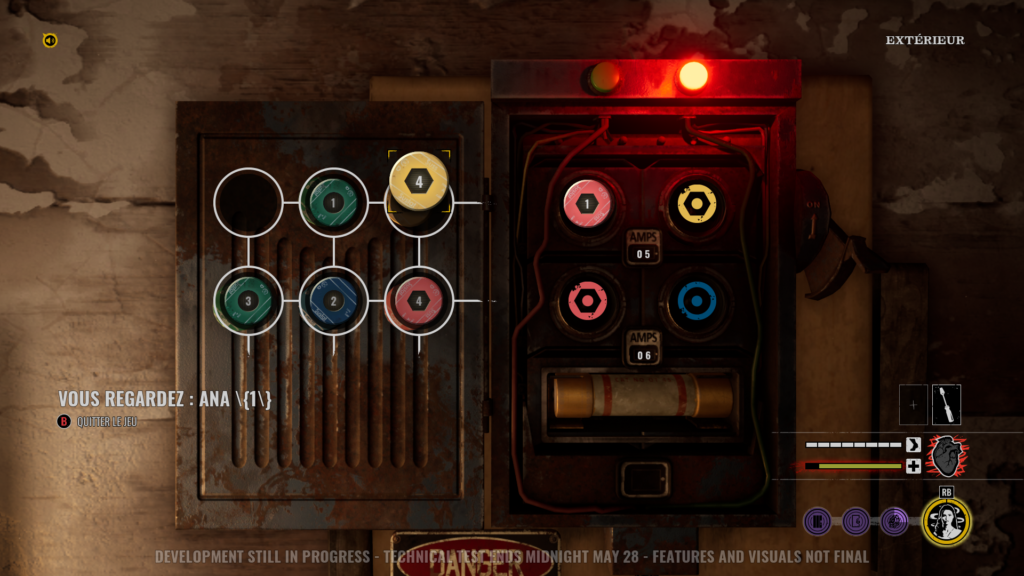Select Ana's character portrait
Viewport: 1024px width, 576px height.
[x=946, y=520]
